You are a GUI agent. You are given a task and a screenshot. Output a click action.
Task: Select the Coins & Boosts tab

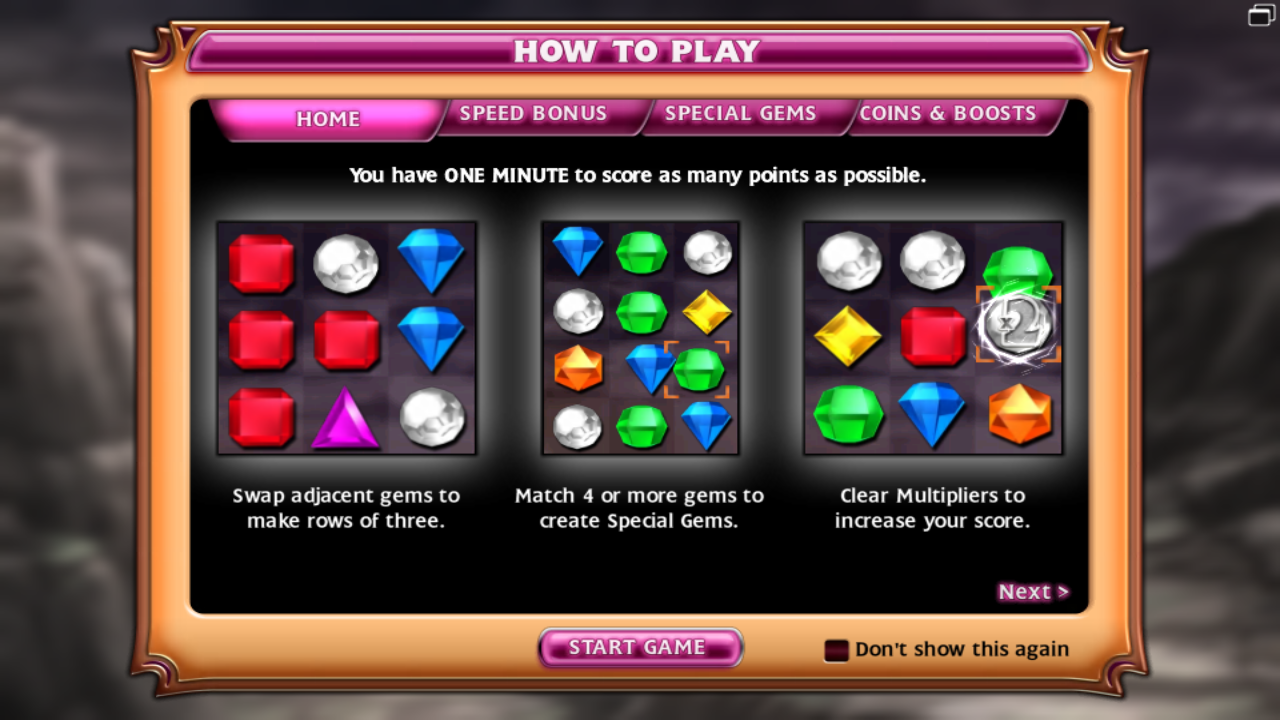(947, 114)
